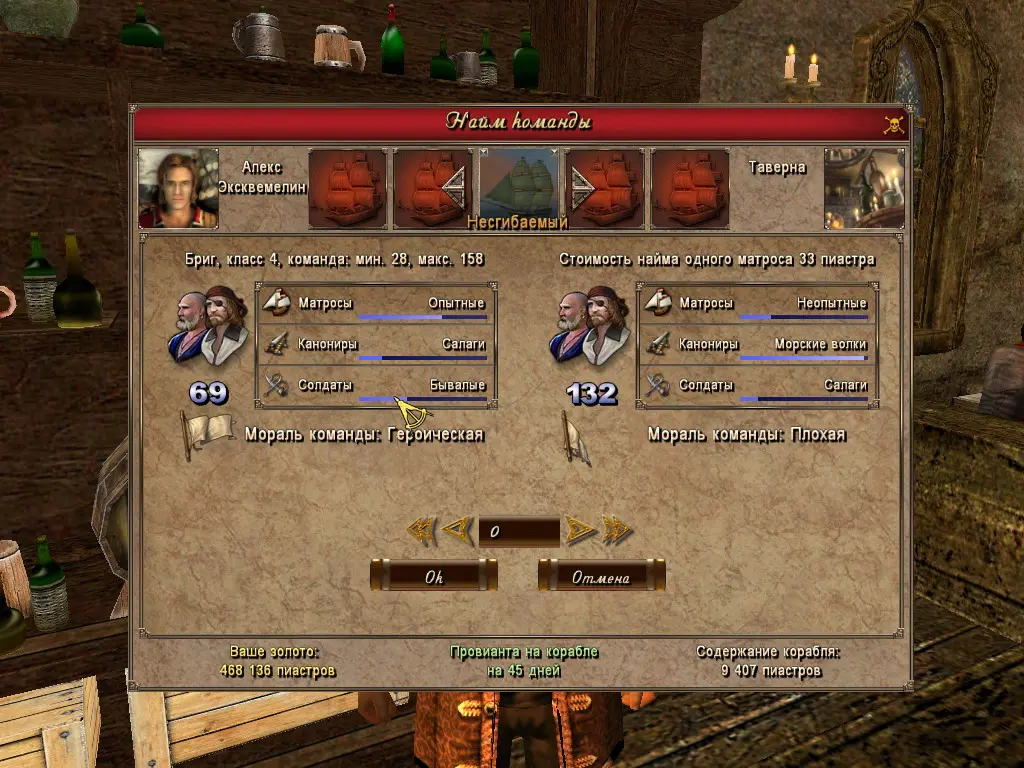Focus the crew quantity input field
The width and height of the screenshot is (1024, 768).
pyautogui.click(x=518, y=531)
